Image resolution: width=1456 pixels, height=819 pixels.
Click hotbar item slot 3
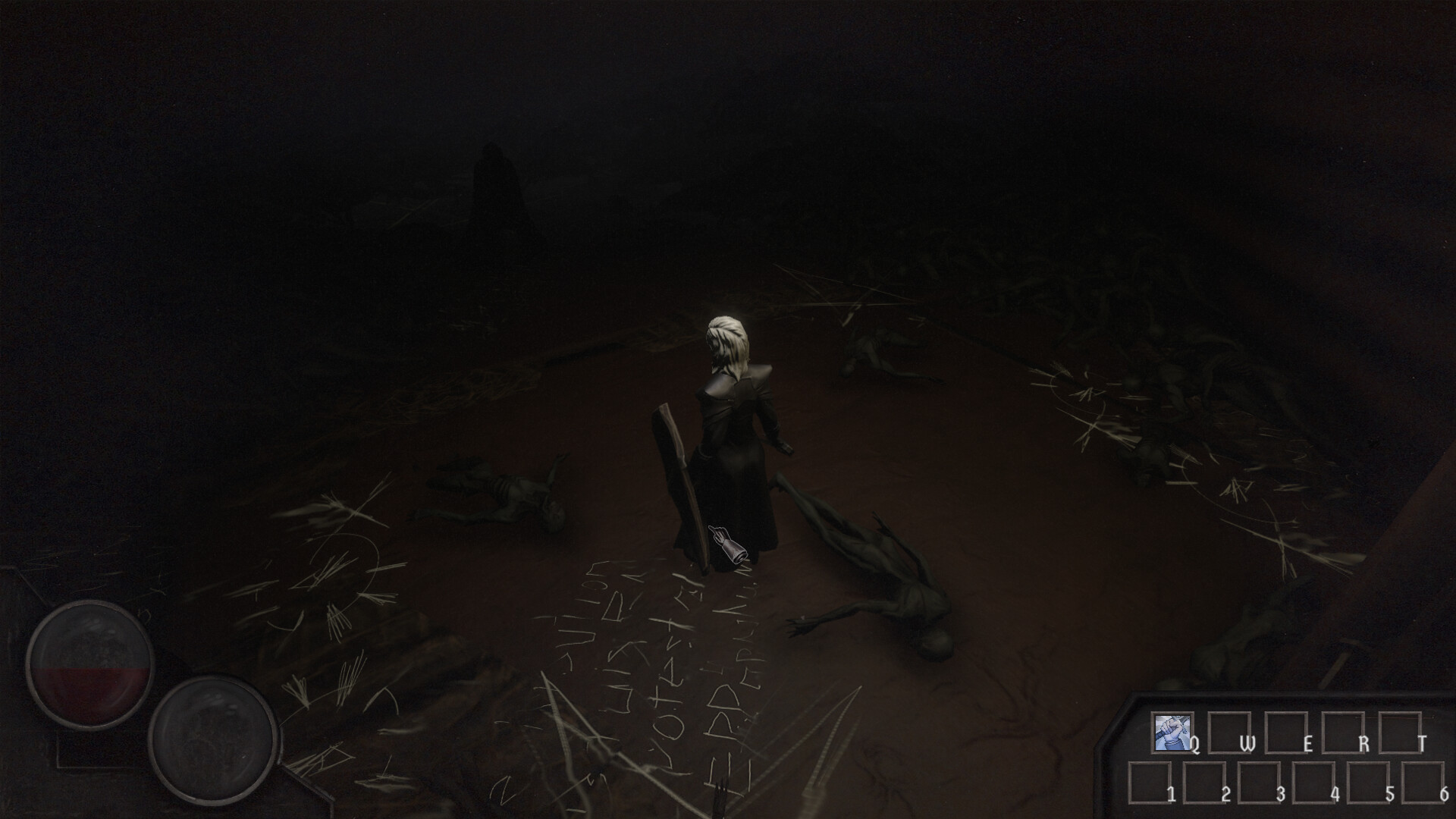tap(1260, 782)
